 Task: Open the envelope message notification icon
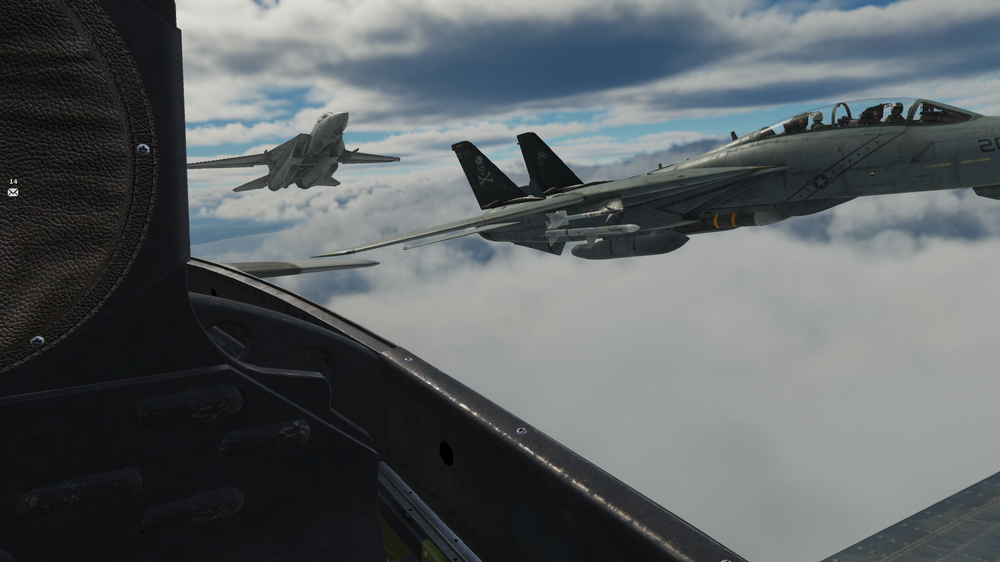(13, 191)
